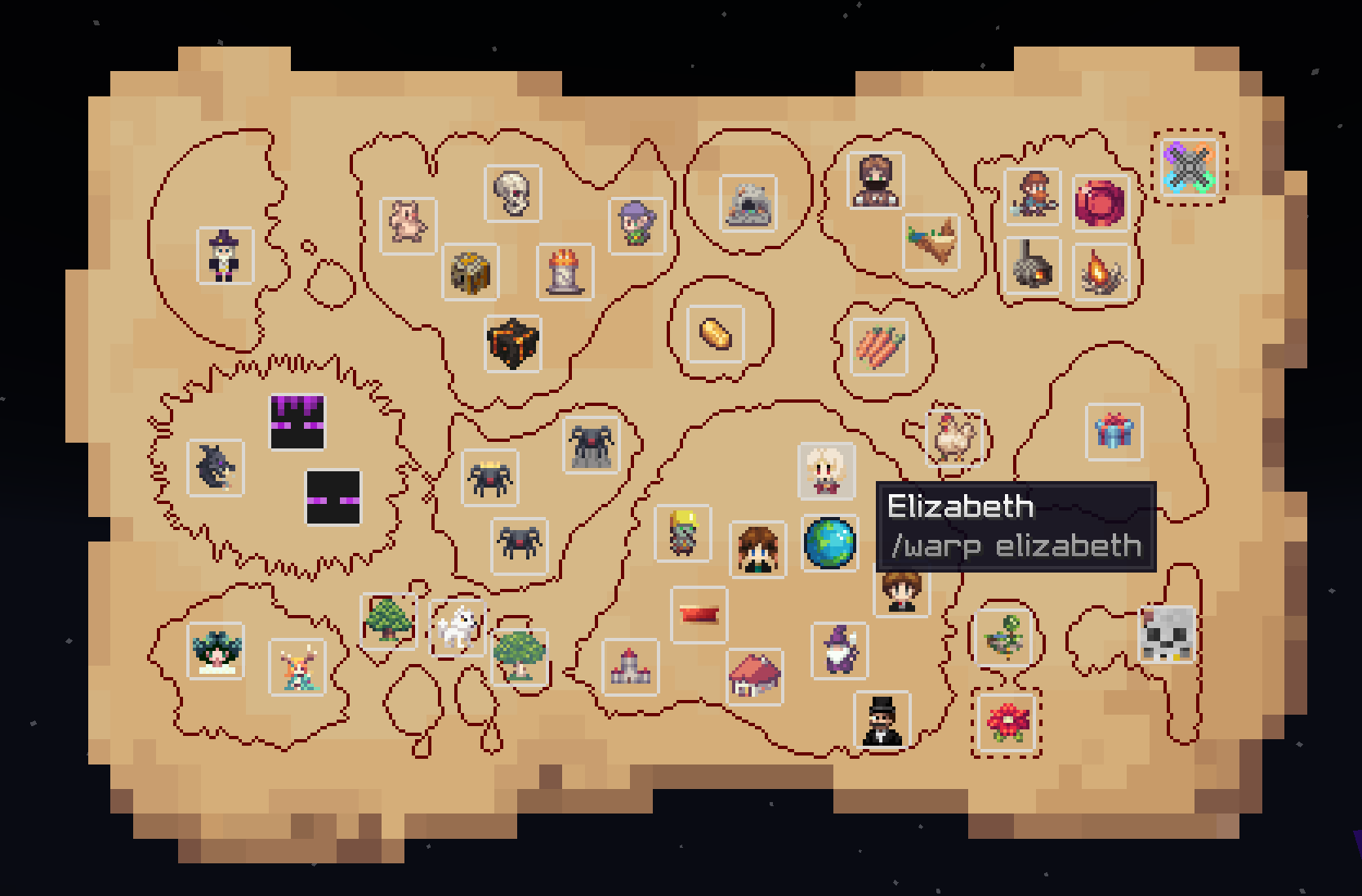Select the blue gift box warp
This screenshot has width=1362, height=896.
1114,433
